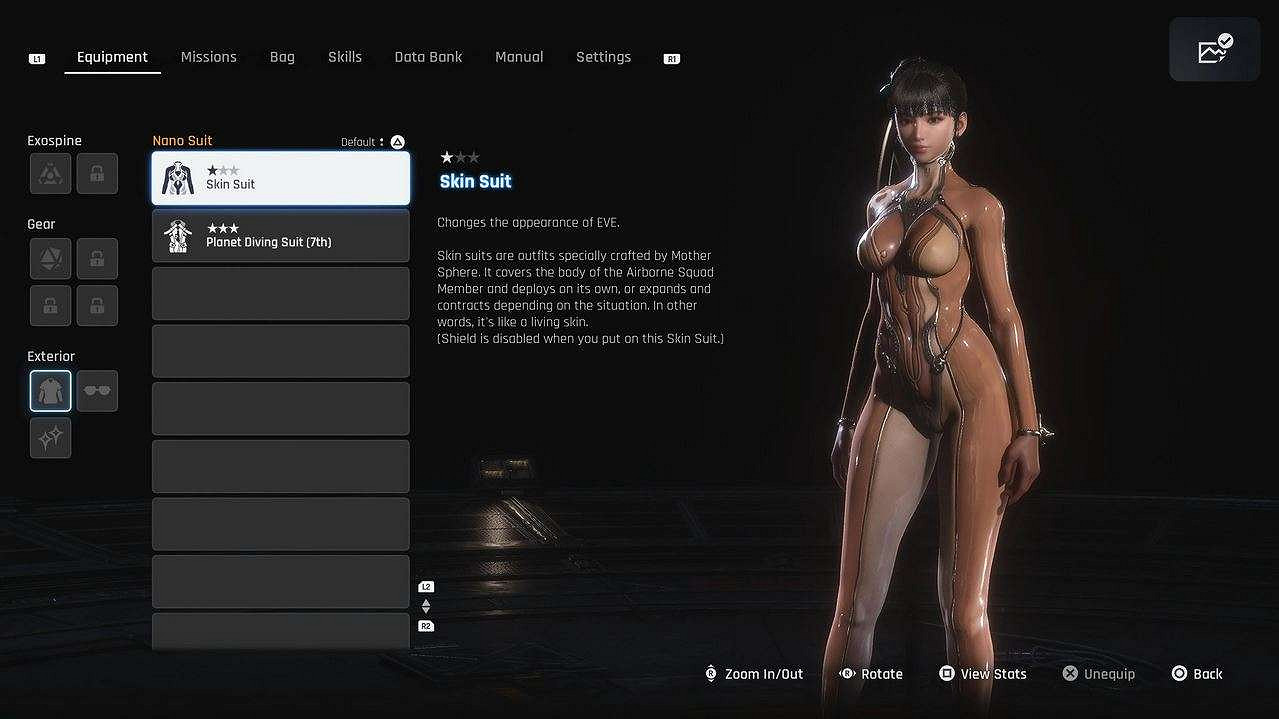
Task: Switch to the Manual tab
Action: 519,57
